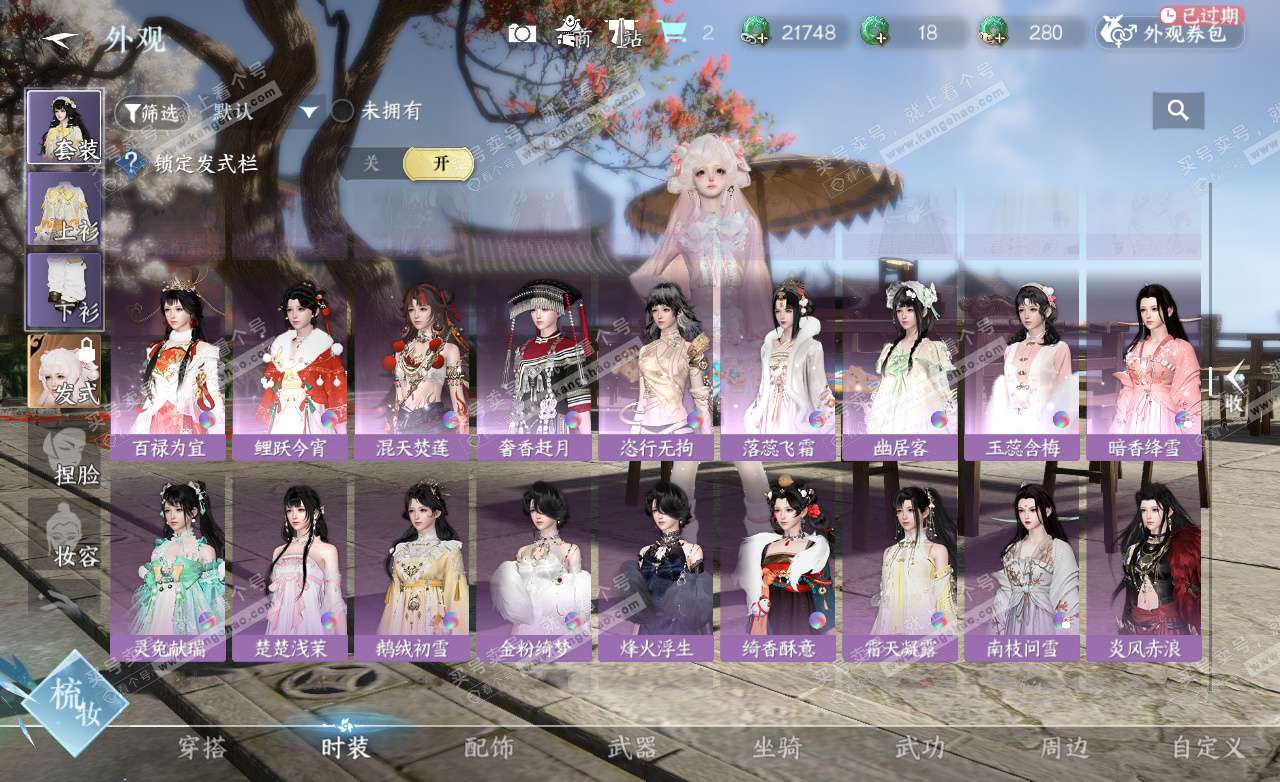The height and width of the screenshot is (782, 1280).
Task: Open the magnifier search button
Action: click(1178, 111)
